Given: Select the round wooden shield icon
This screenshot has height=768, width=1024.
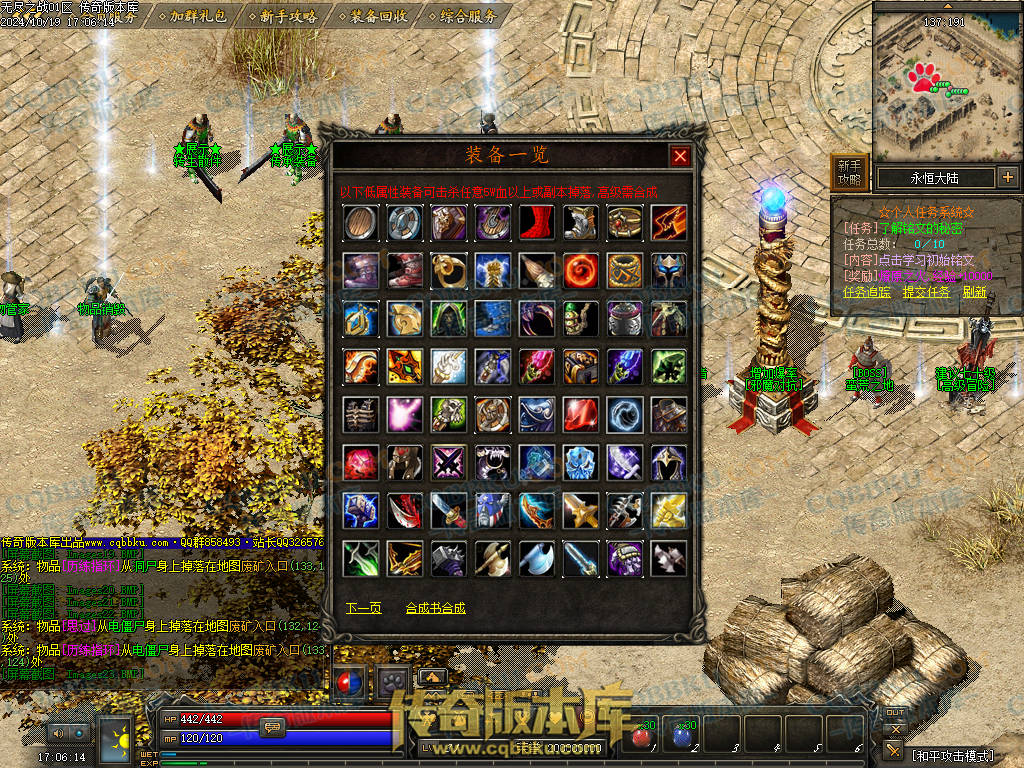Looking at the screenshot, I should (x=360, y=222).
